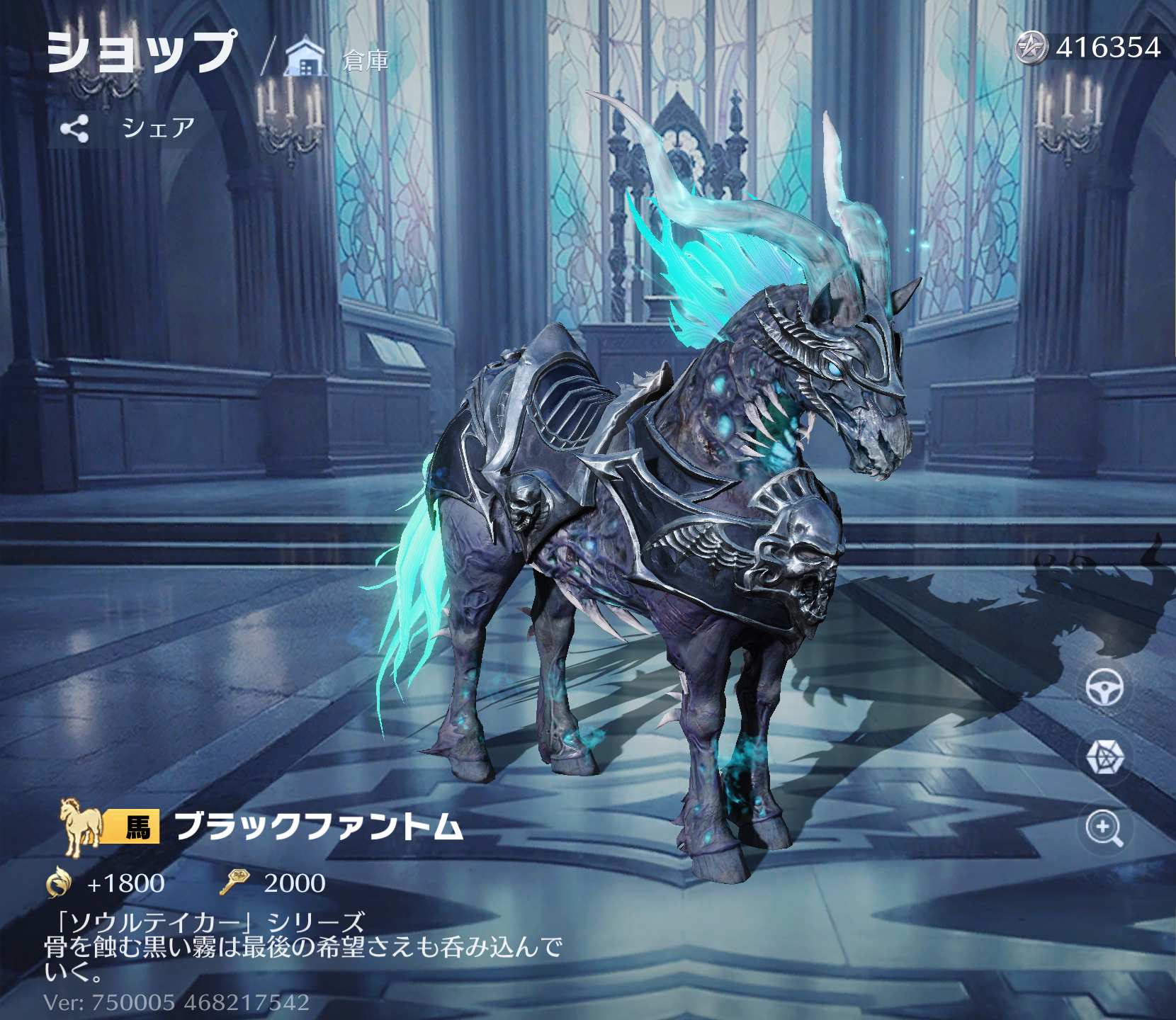Tap the silver star currency icon
The height and width of the screenshot is (1020, 1176).
pos(1031,48)
